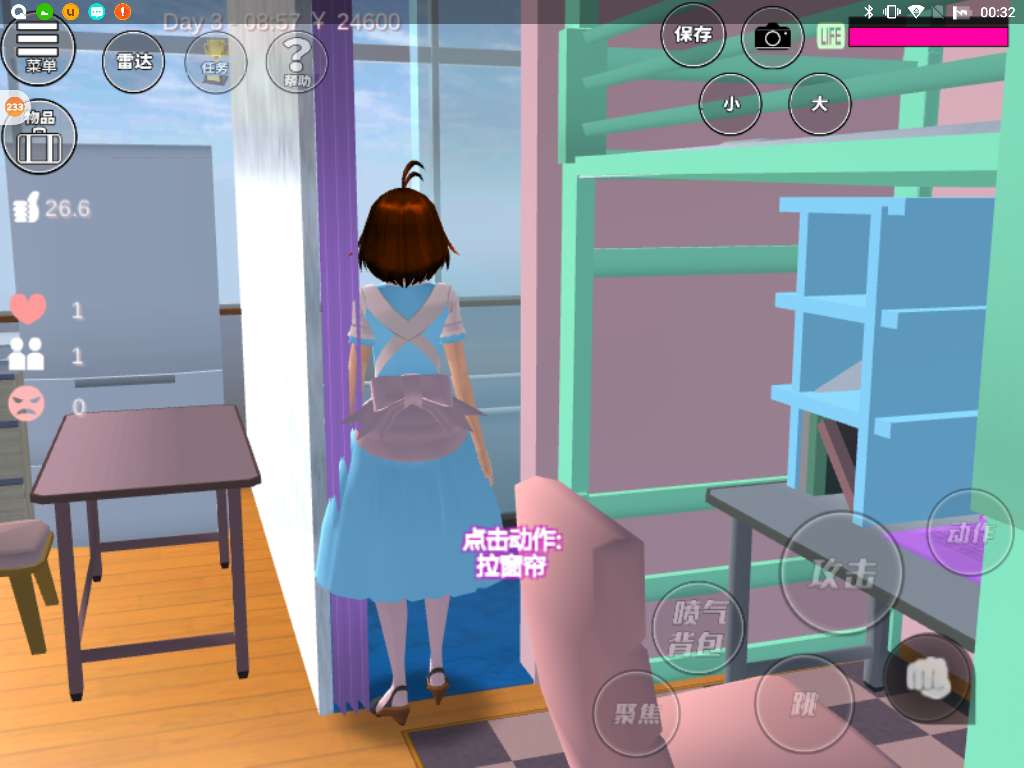Take a screenshot with the camera button
1024x768 pixels.
coord(772,38)
